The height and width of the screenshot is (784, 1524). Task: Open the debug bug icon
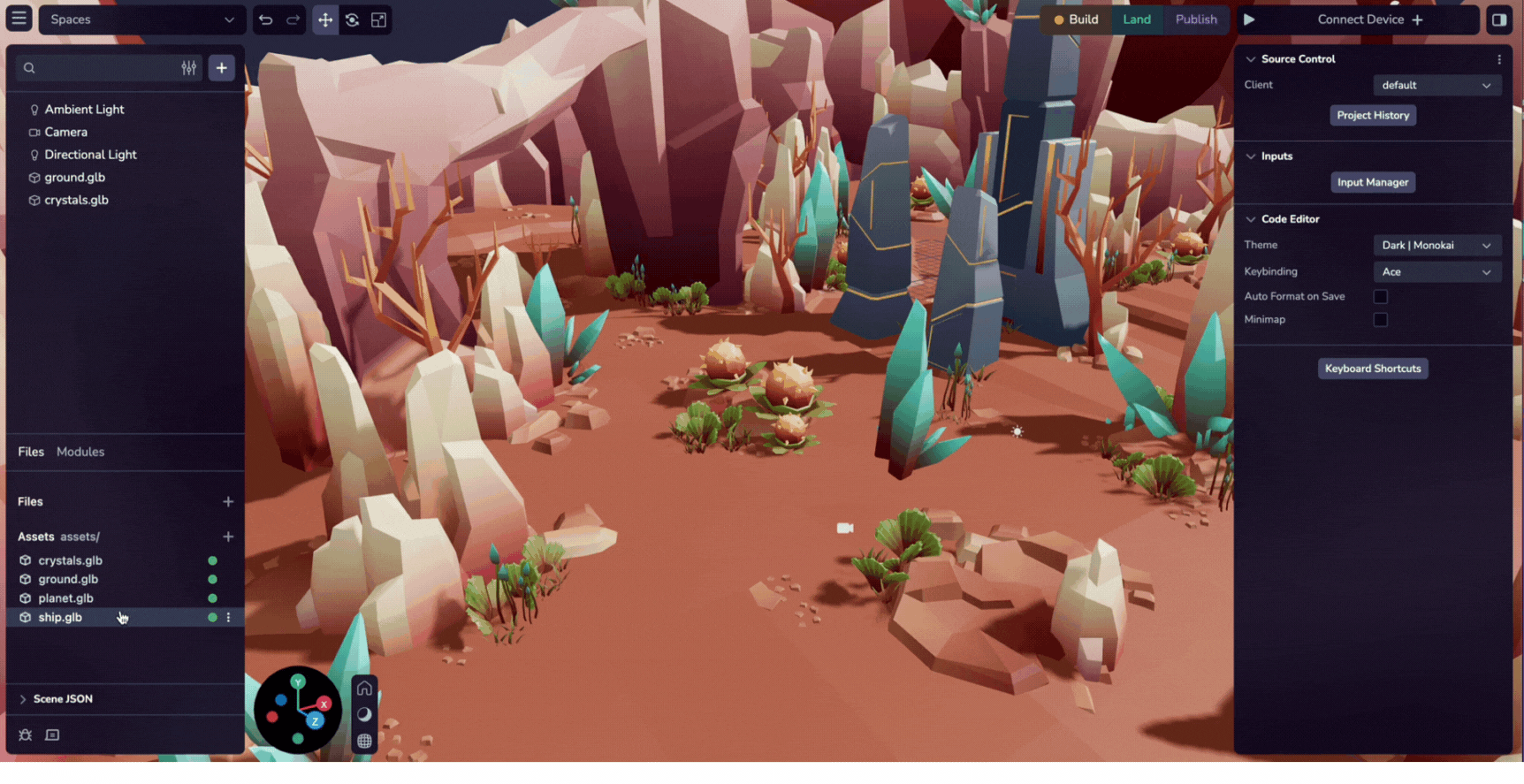pos(25,735)
